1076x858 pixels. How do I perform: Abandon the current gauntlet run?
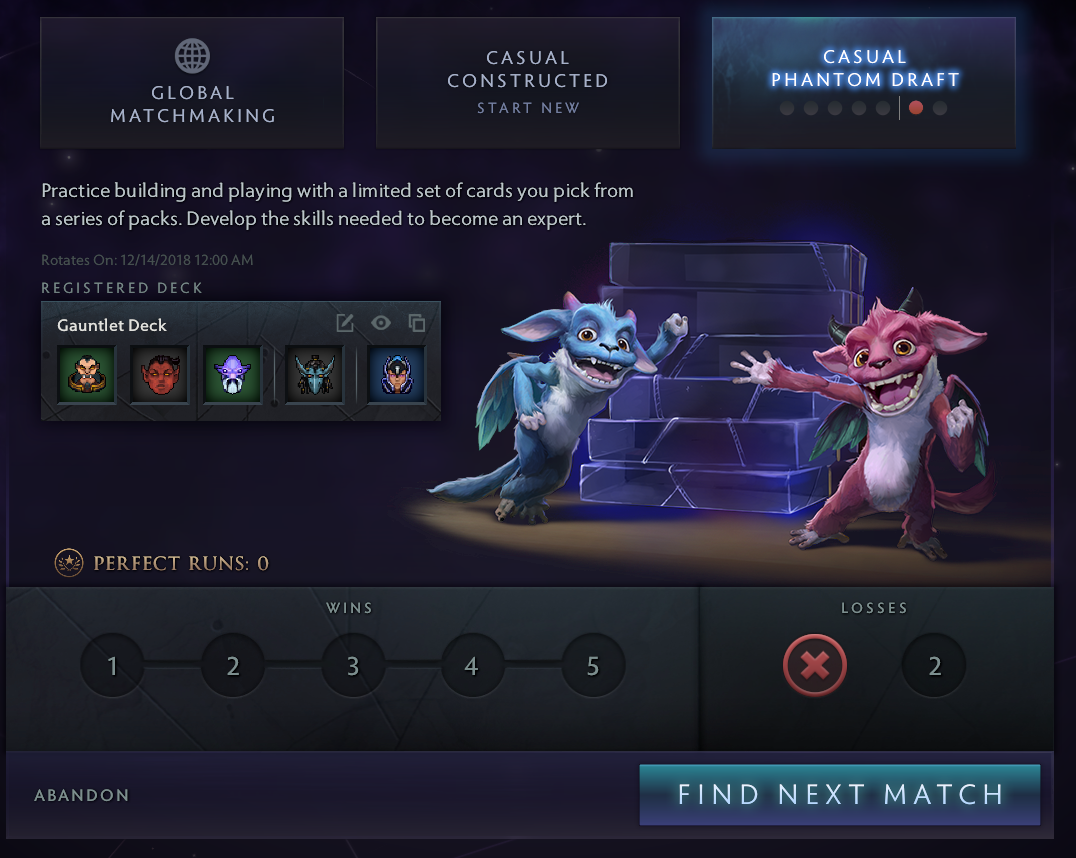(82, 796)
